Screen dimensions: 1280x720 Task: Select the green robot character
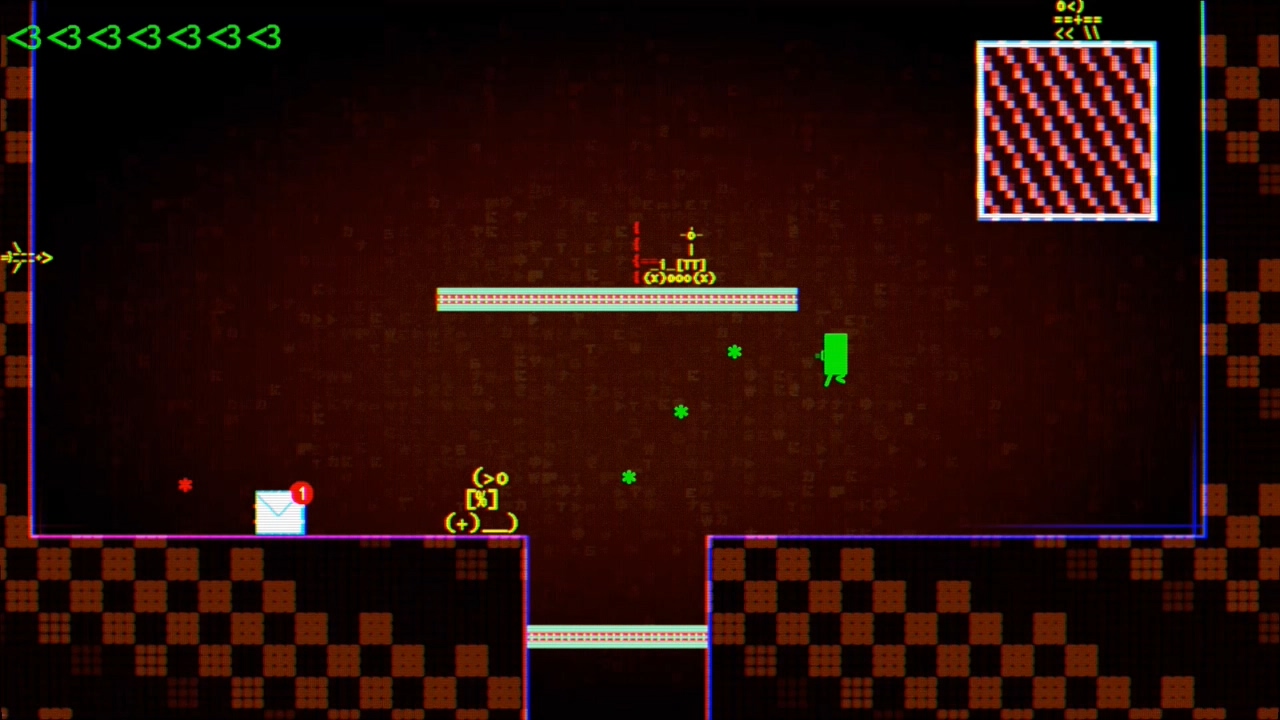pos(834,358)
